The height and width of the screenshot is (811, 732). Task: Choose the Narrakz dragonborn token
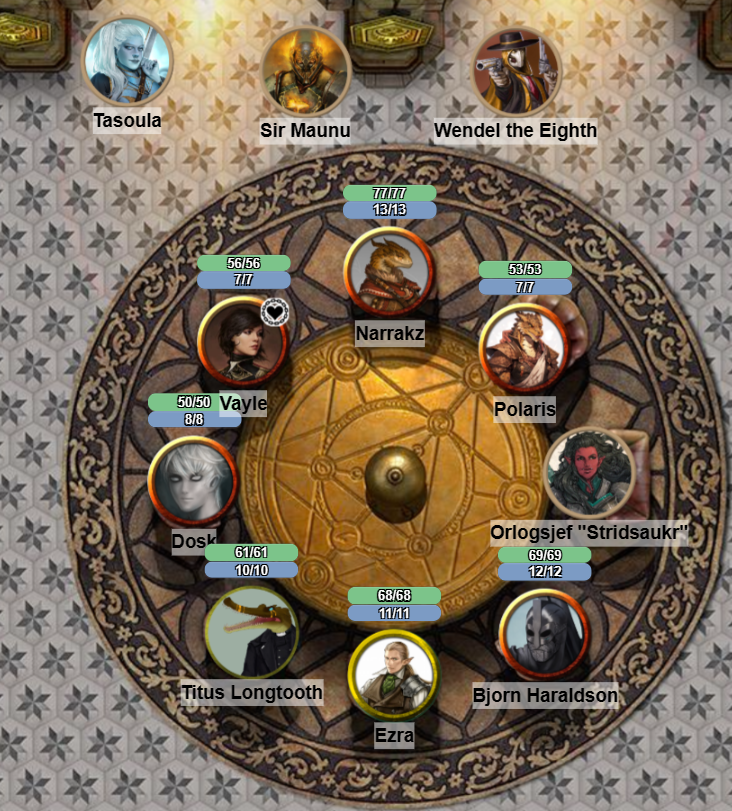388,271
